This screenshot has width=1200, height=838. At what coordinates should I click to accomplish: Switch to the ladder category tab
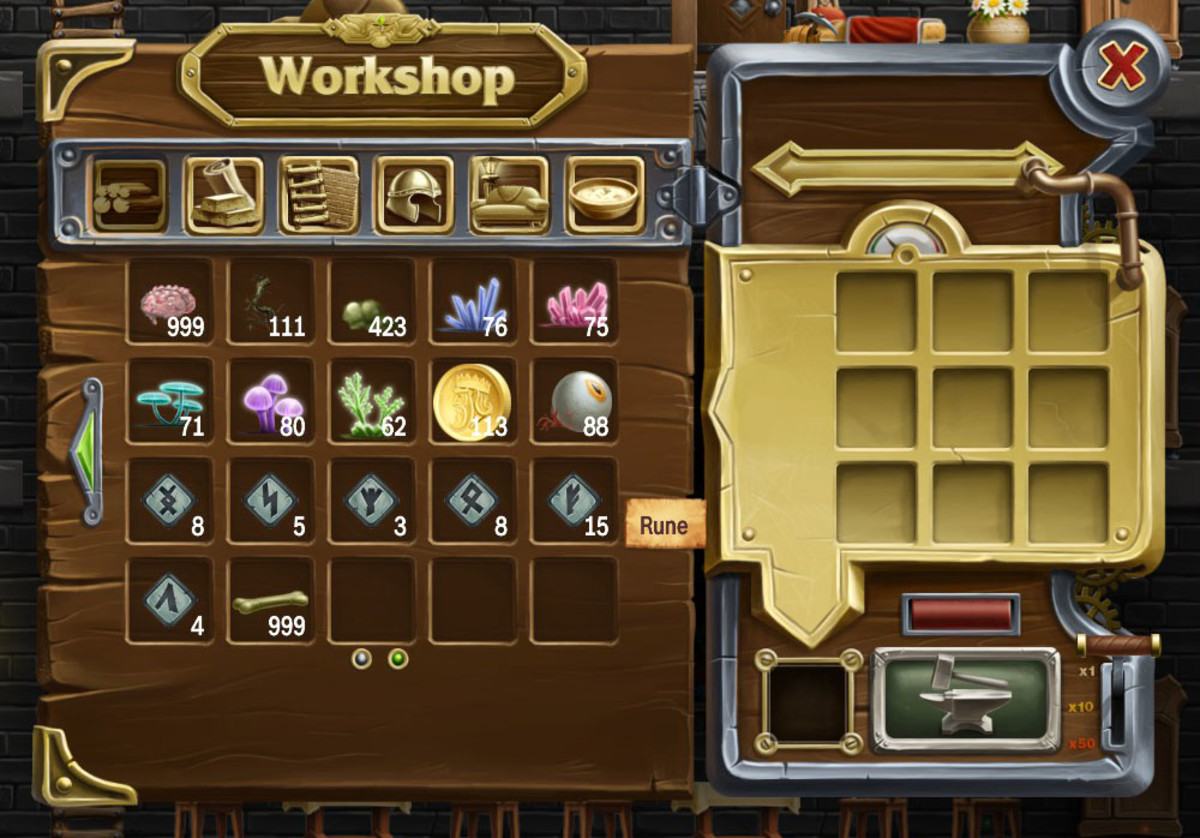[319, 195]
